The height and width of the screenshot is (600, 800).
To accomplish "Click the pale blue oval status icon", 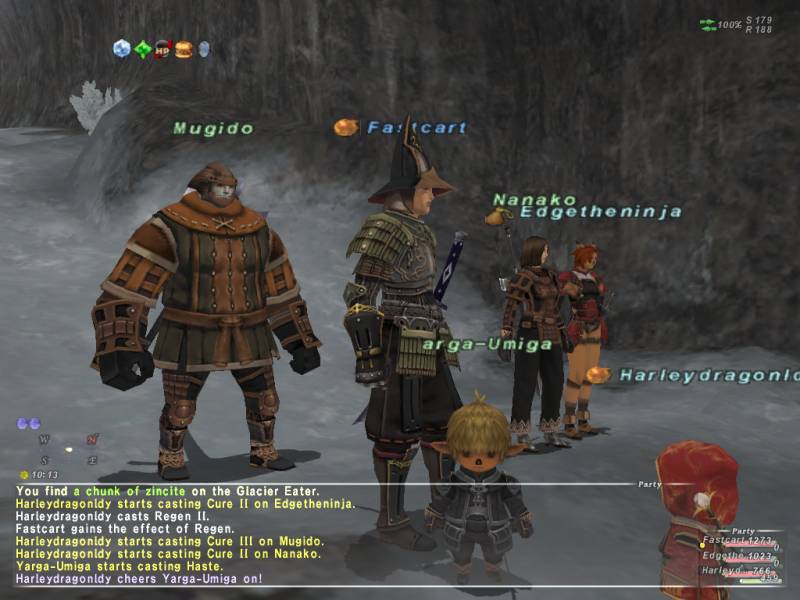I will tap(203, 48).
